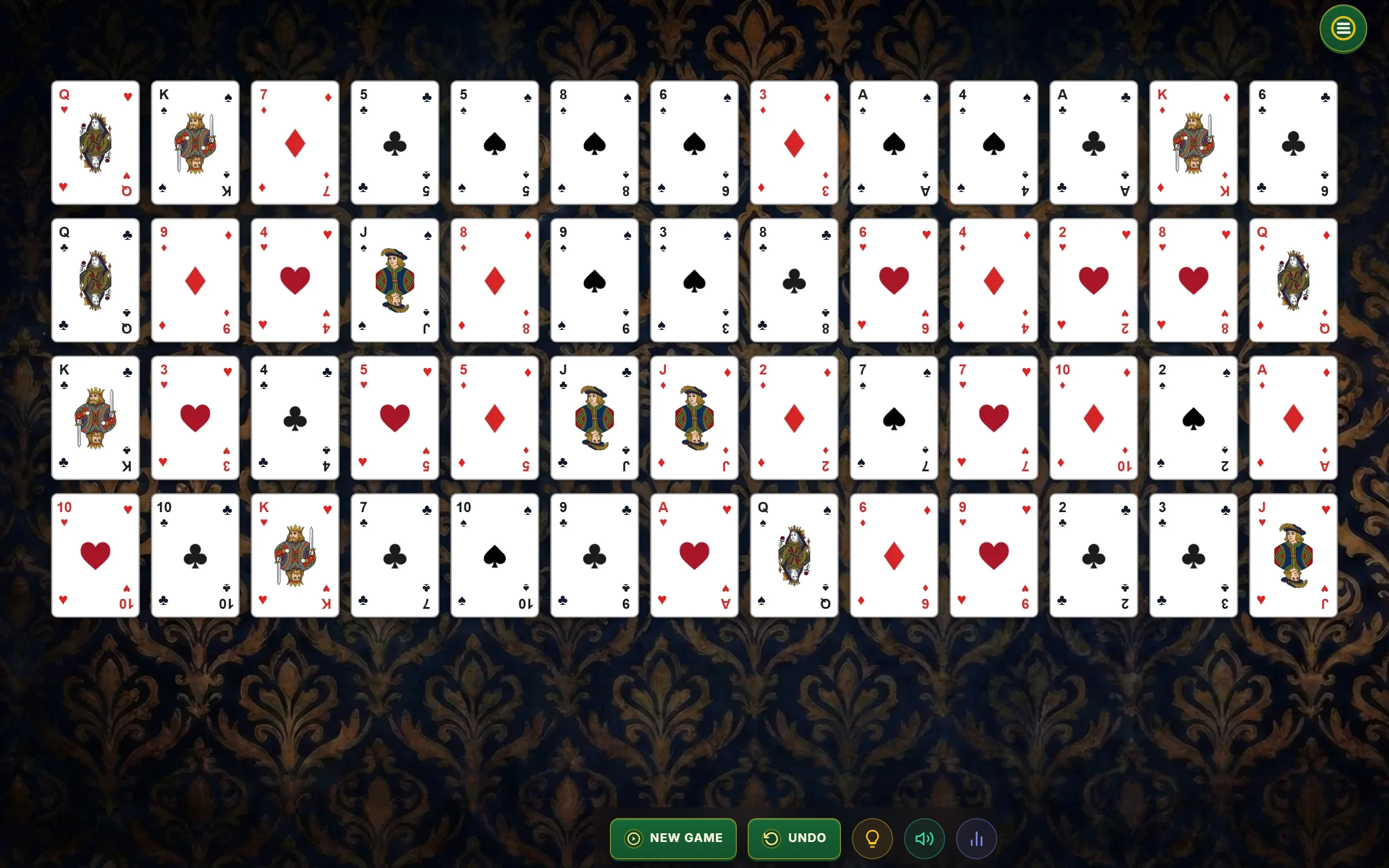Open the statistics bar chart button
Screen dimensions: 1389x868
point(976,839)
